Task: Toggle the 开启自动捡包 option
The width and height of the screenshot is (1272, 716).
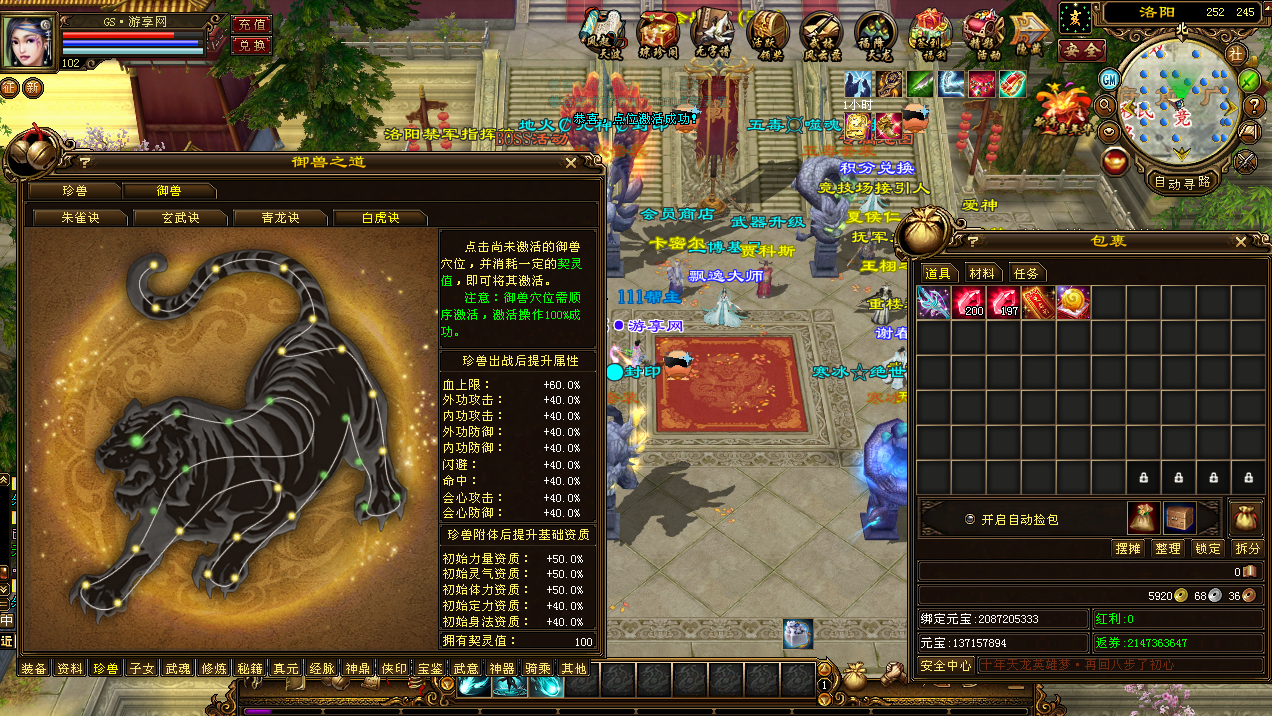Action: point(970,520)
